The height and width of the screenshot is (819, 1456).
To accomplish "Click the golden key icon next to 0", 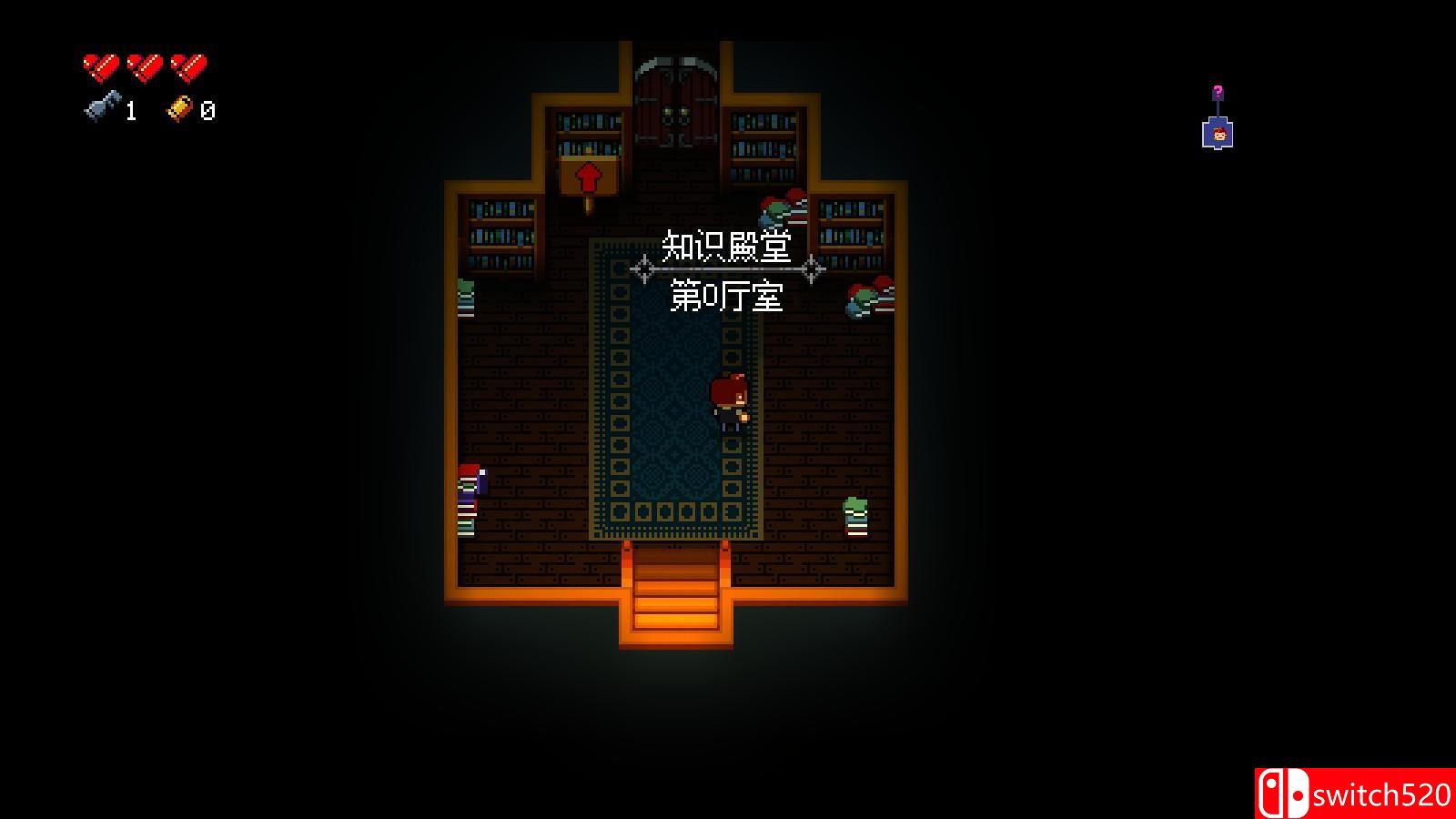I will click(x=178, y=107).
